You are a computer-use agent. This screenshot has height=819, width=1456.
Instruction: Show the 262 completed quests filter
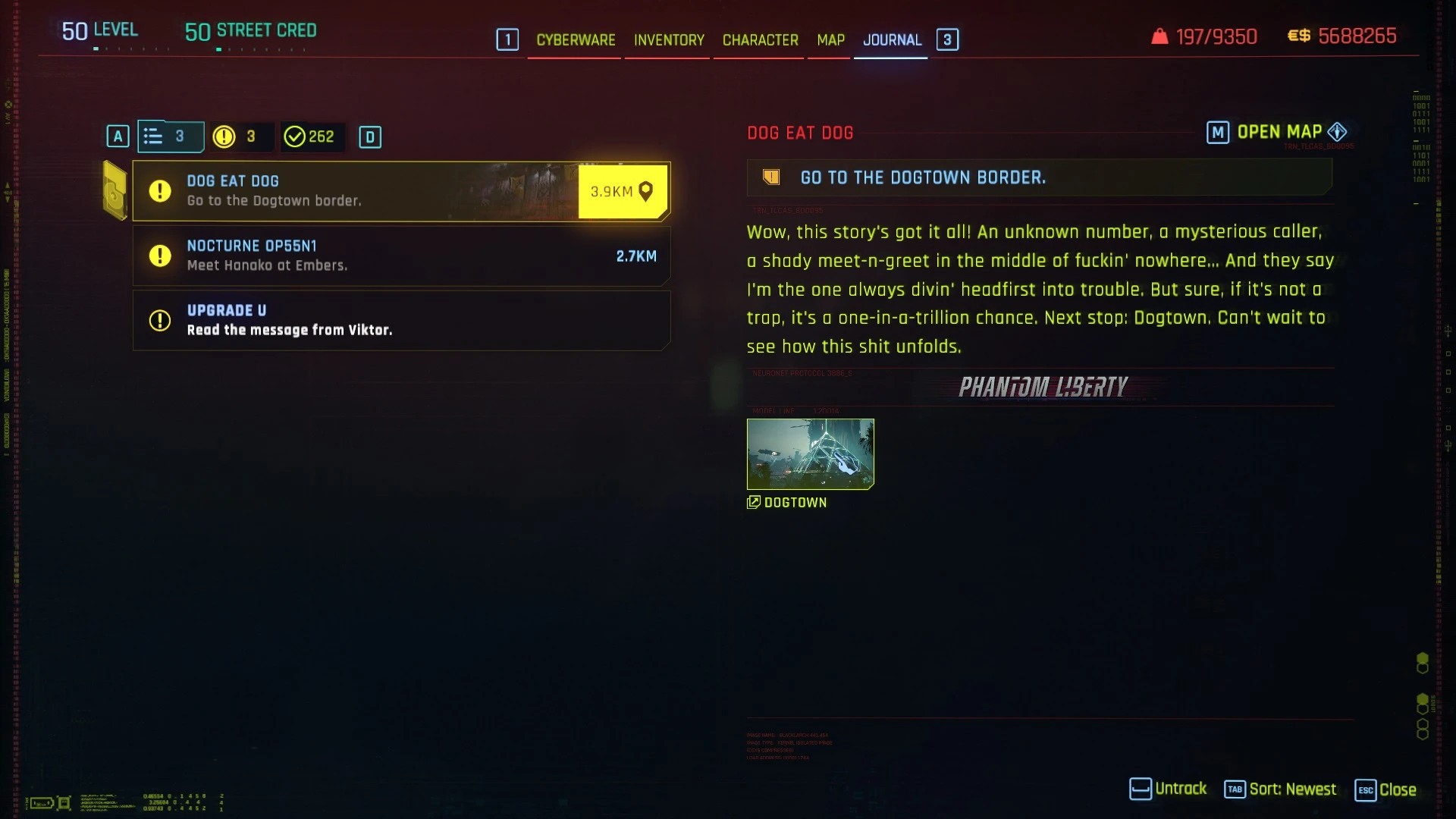click(x=309, y=137)
